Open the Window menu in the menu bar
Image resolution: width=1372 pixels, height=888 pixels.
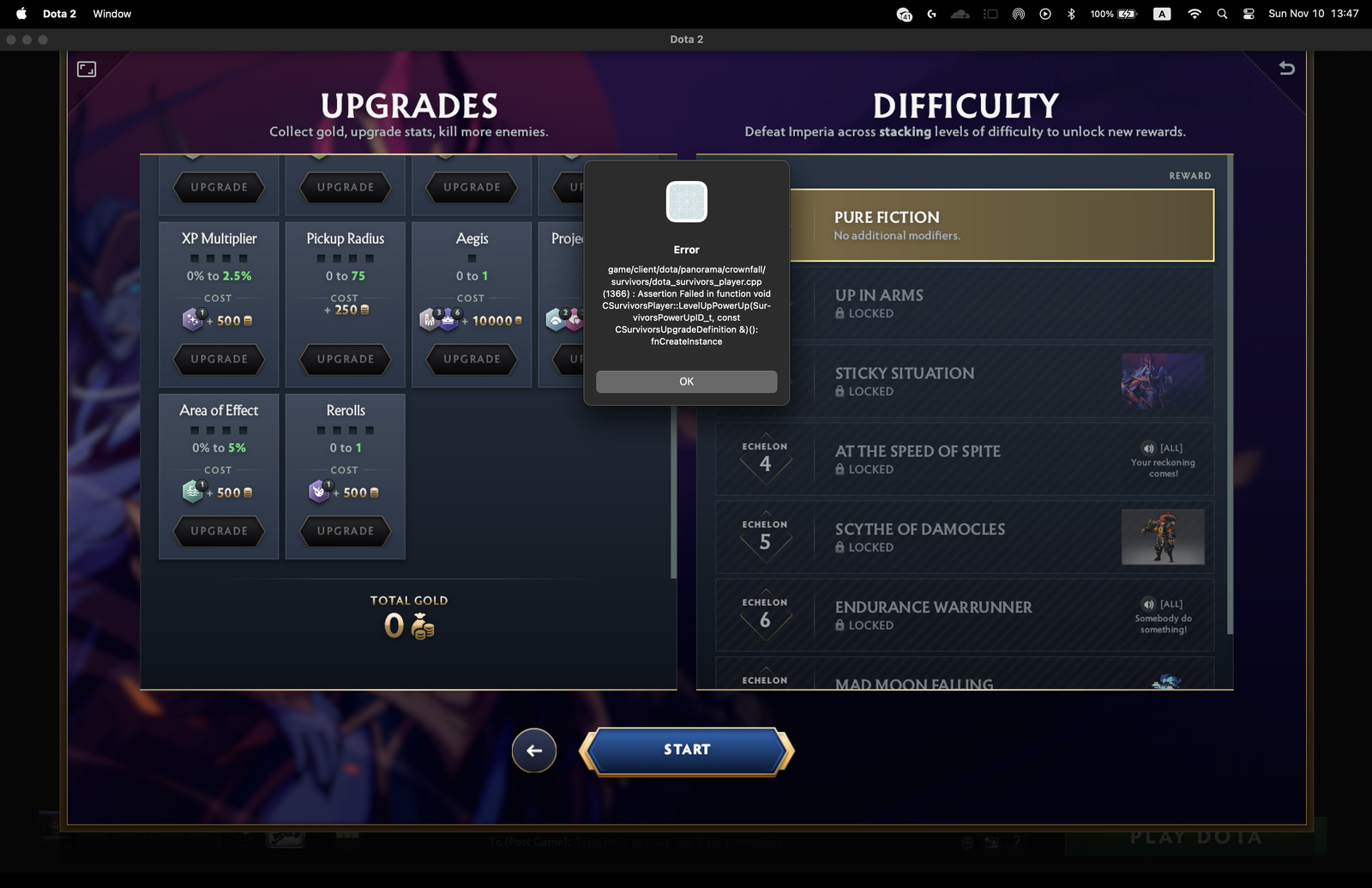click(112, 14)
